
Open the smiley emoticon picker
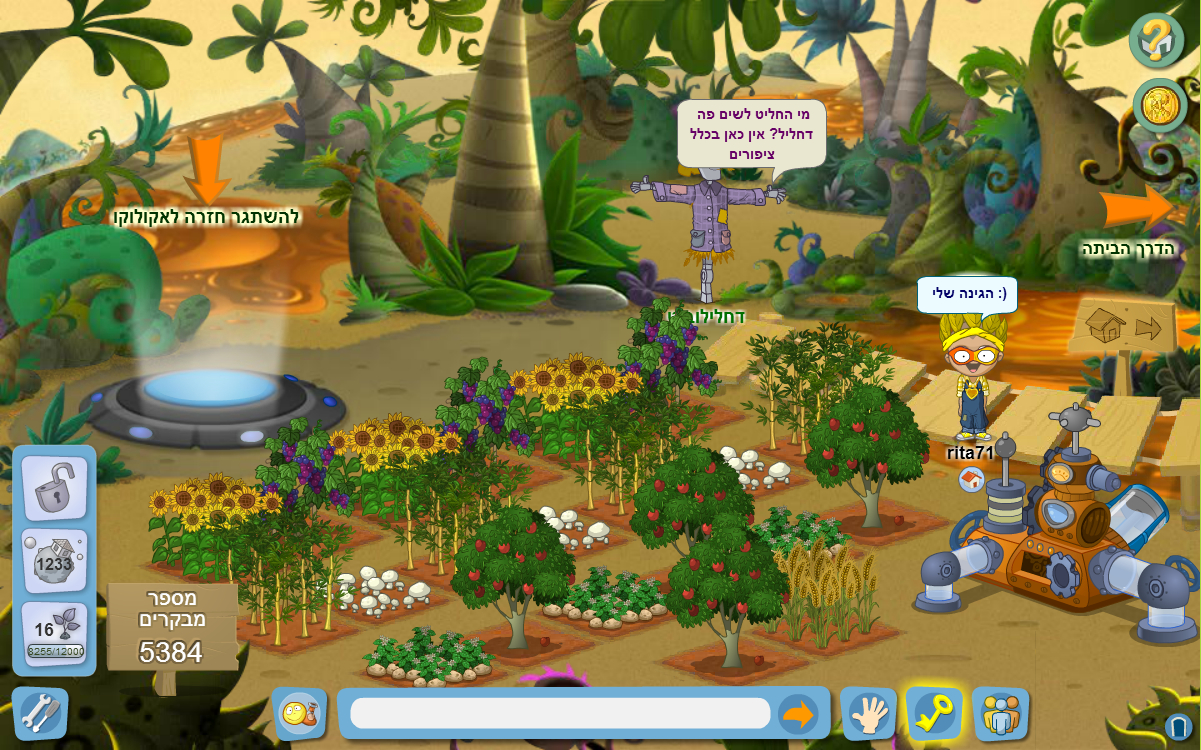(299, 713)
